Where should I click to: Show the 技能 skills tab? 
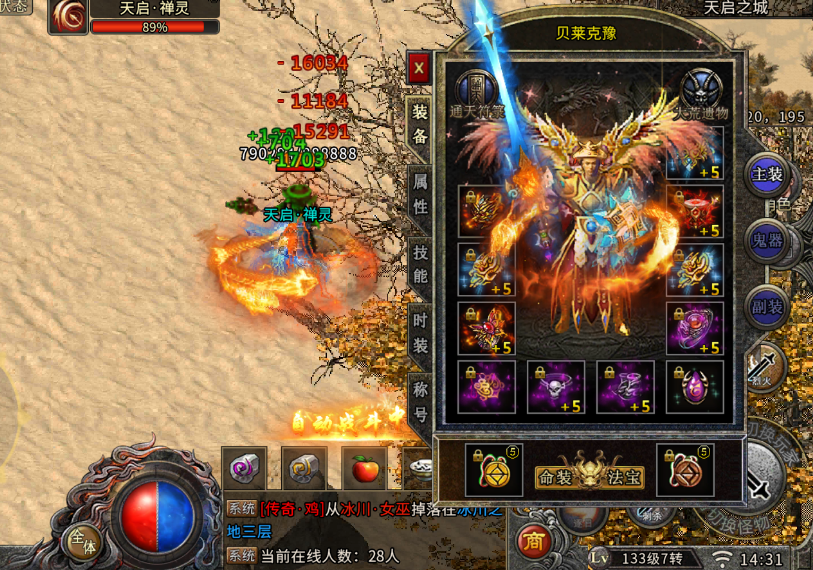tap(421, 264)
